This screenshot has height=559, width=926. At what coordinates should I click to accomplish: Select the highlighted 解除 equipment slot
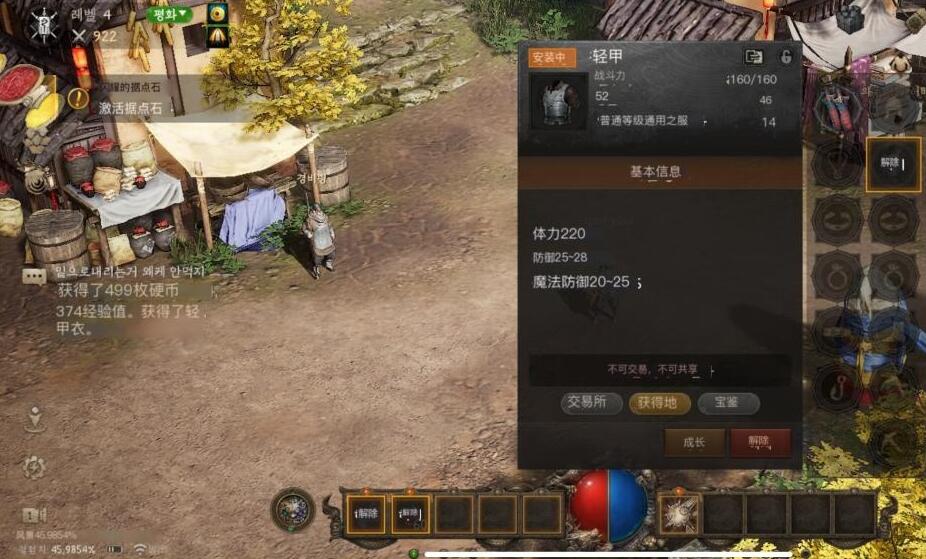click(893, 163)
